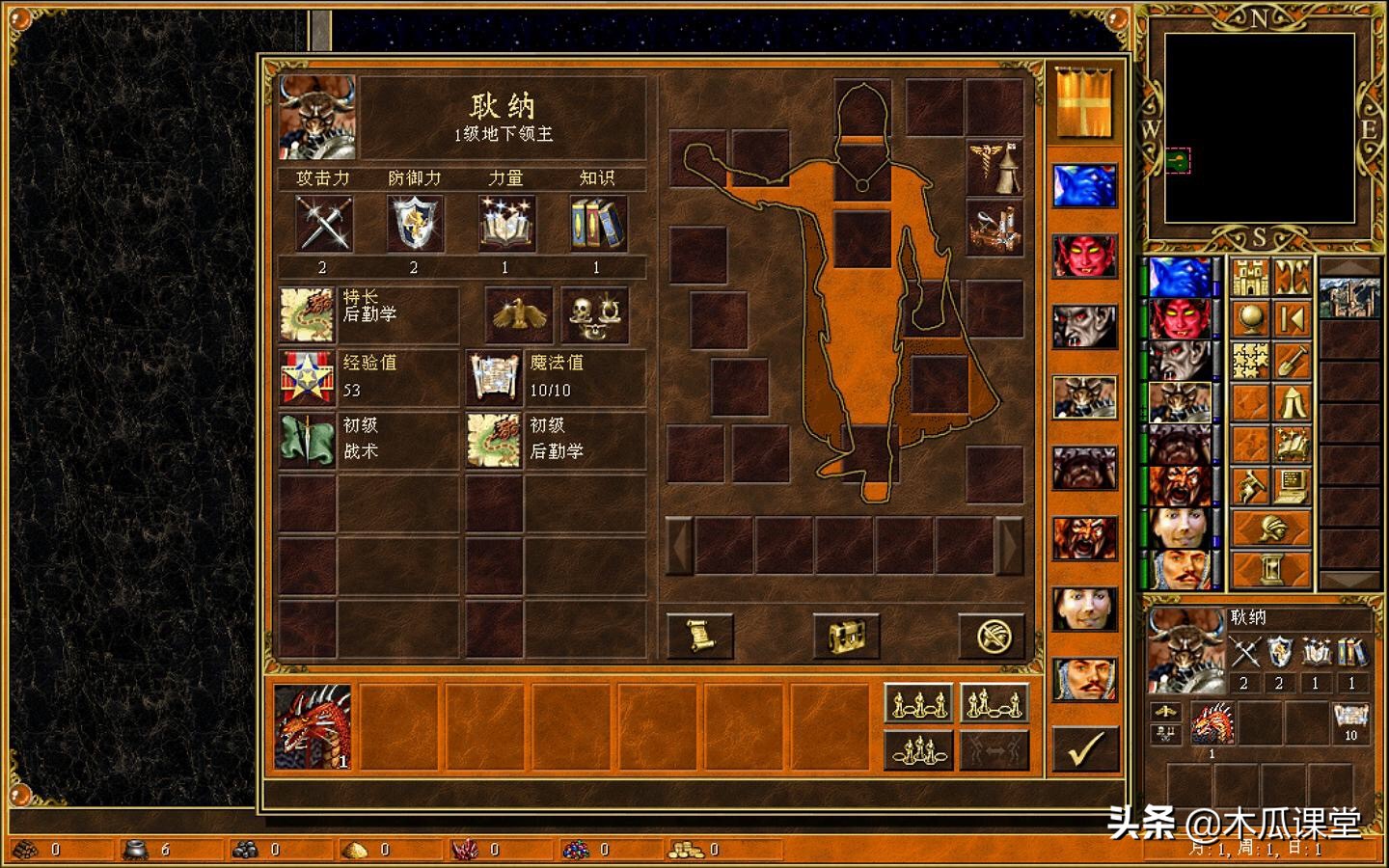Select the ballista war machine slot
Viewport: 1389px width, 868px height.
[x=994, y=228]
